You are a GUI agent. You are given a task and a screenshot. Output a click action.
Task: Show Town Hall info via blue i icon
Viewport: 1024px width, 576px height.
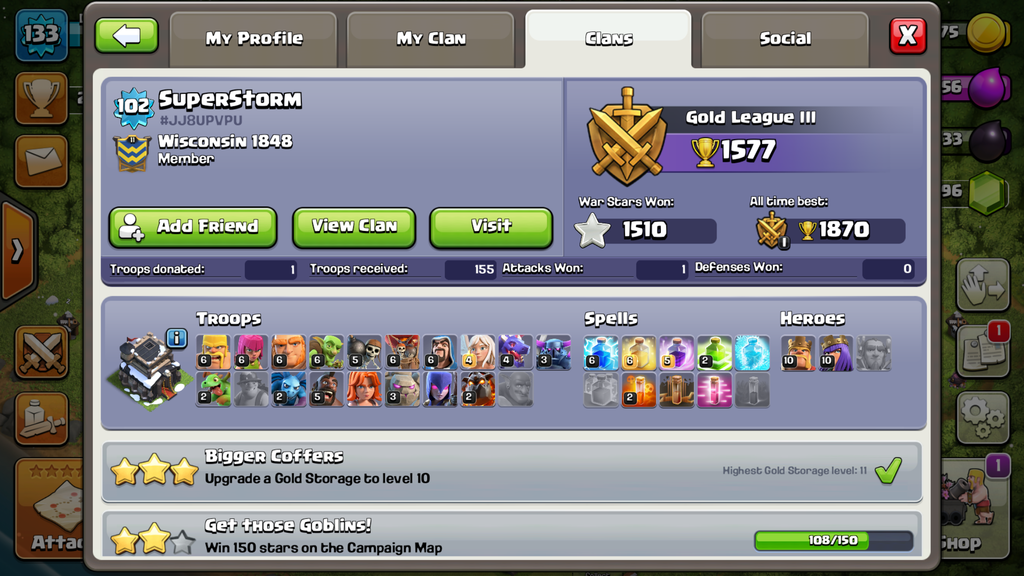pos(176,338)
